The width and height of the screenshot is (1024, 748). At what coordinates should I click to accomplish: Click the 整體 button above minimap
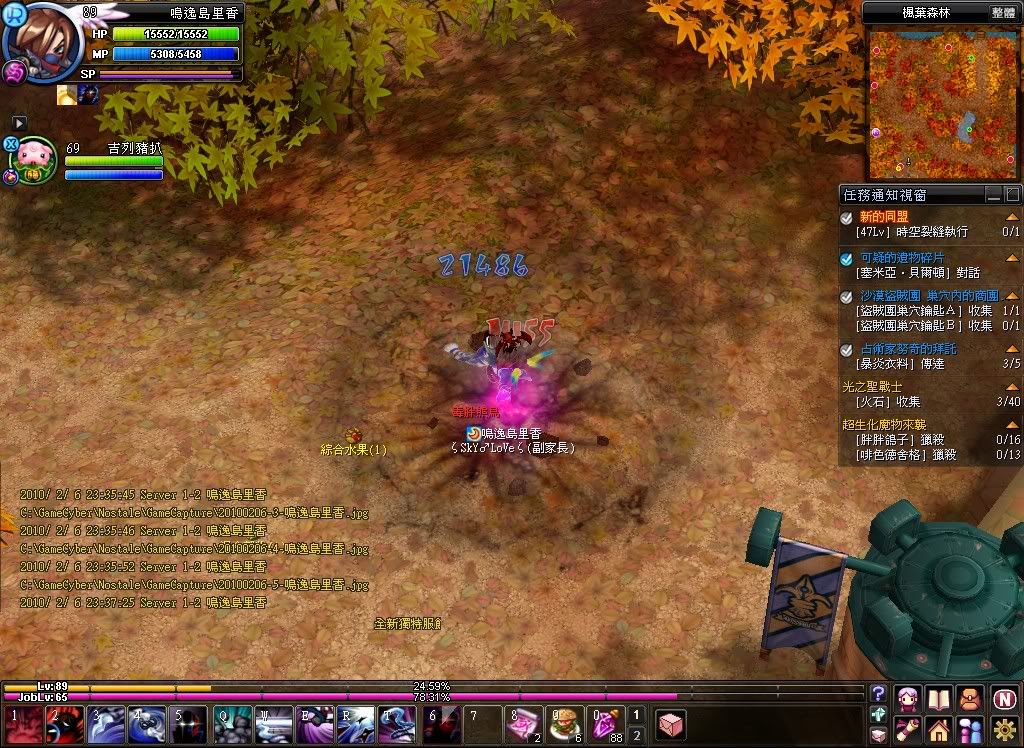(x=1004, y=12)
